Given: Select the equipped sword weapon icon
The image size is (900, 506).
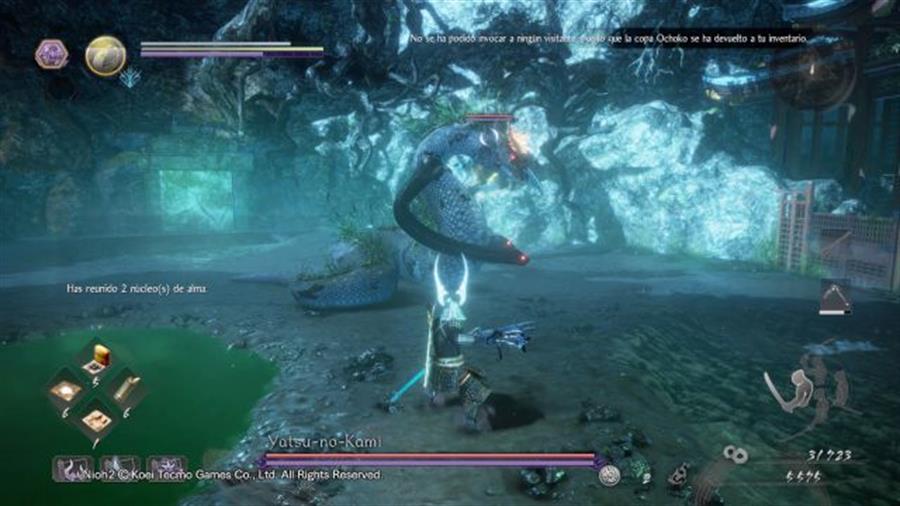Looking at the screenshot, I should (x=778, y=390).
